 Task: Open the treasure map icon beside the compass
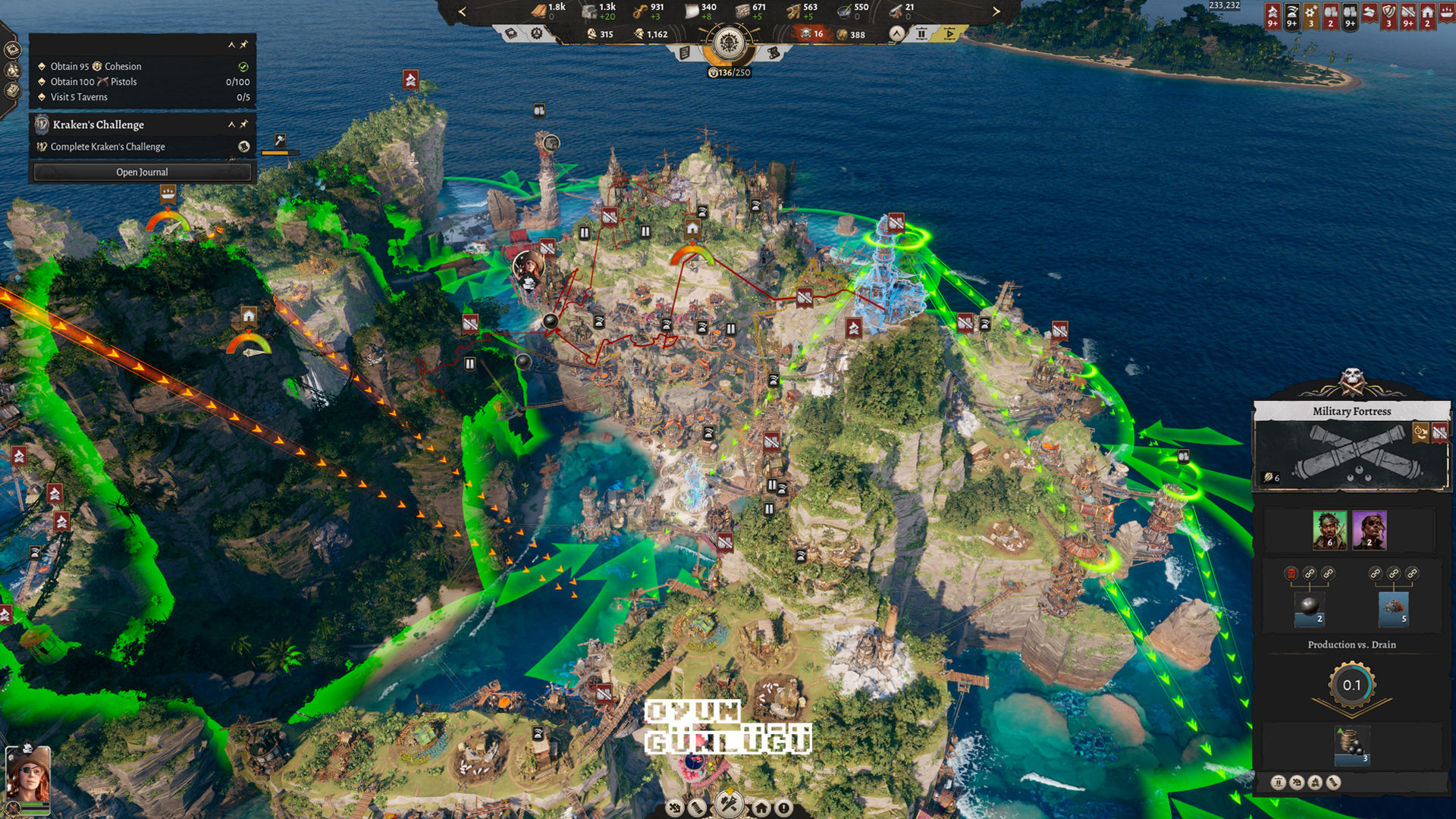click(773, 53)
